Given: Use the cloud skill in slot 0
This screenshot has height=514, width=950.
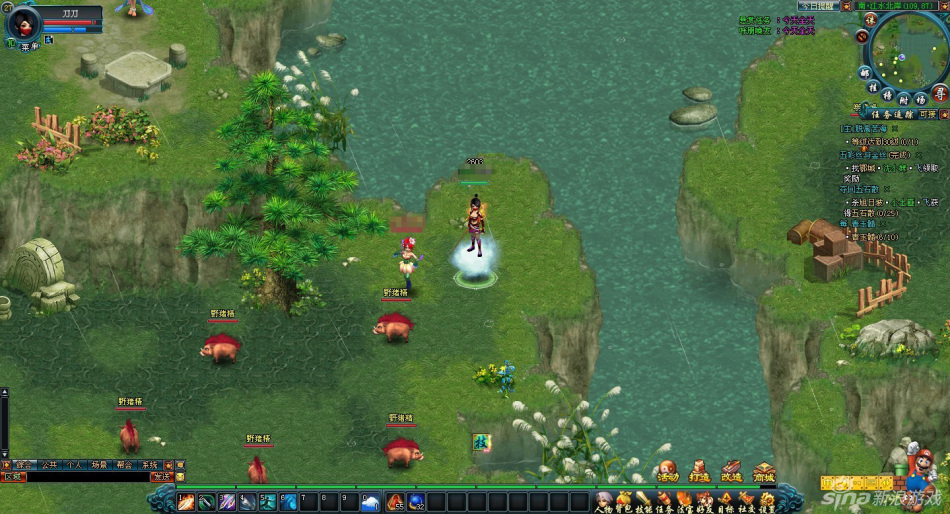Looking at the screenshot, I should point(370,502).
